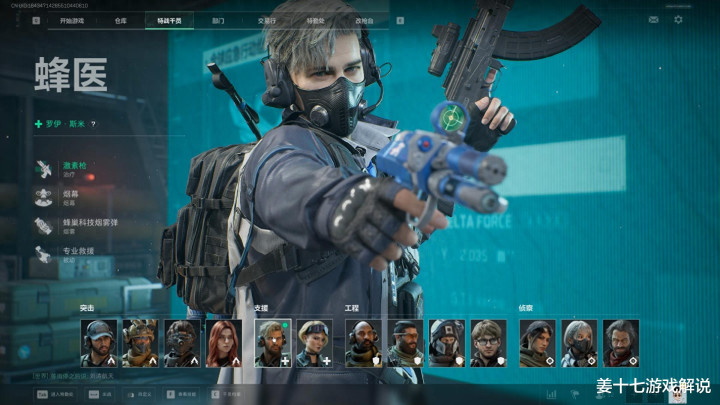Open the mail envelope icon

[x=653, y=19]
